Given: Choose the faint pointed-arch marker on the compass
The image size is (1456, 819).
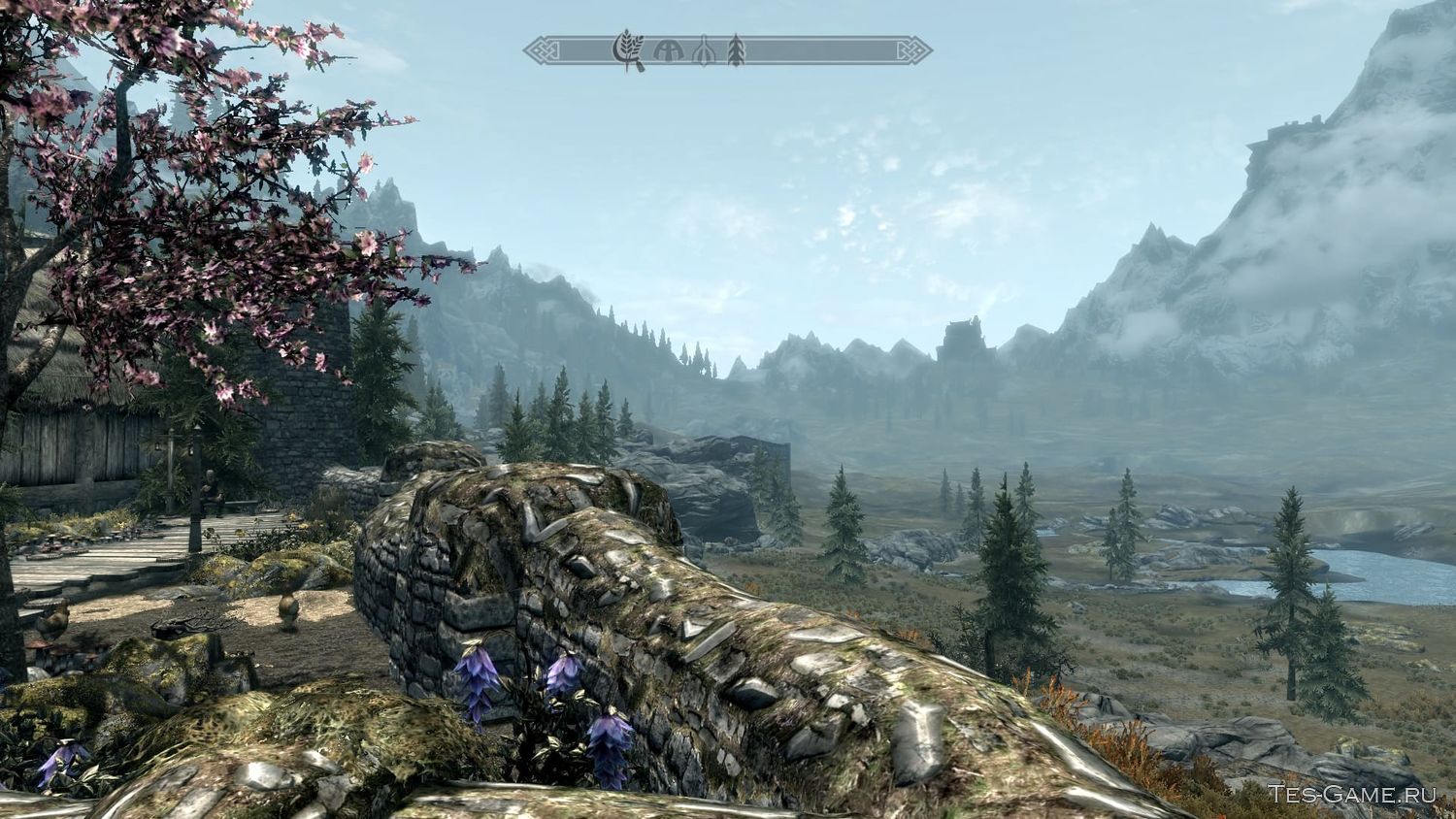Looking at the screenshot, I should [x=701, y=51].
